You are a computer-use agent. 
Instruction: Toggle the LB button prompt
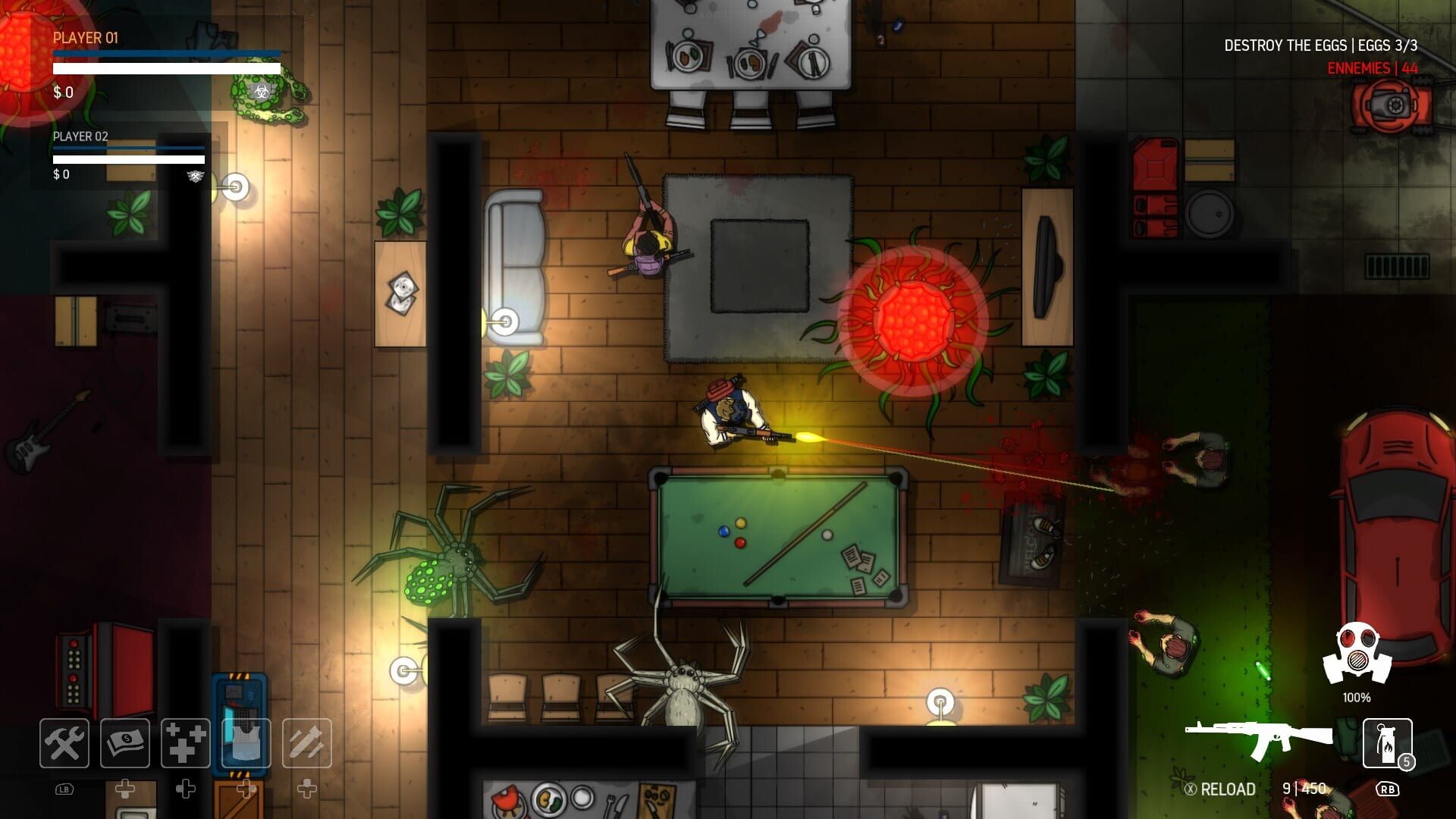pyautogui.click(x=64, y=787)
